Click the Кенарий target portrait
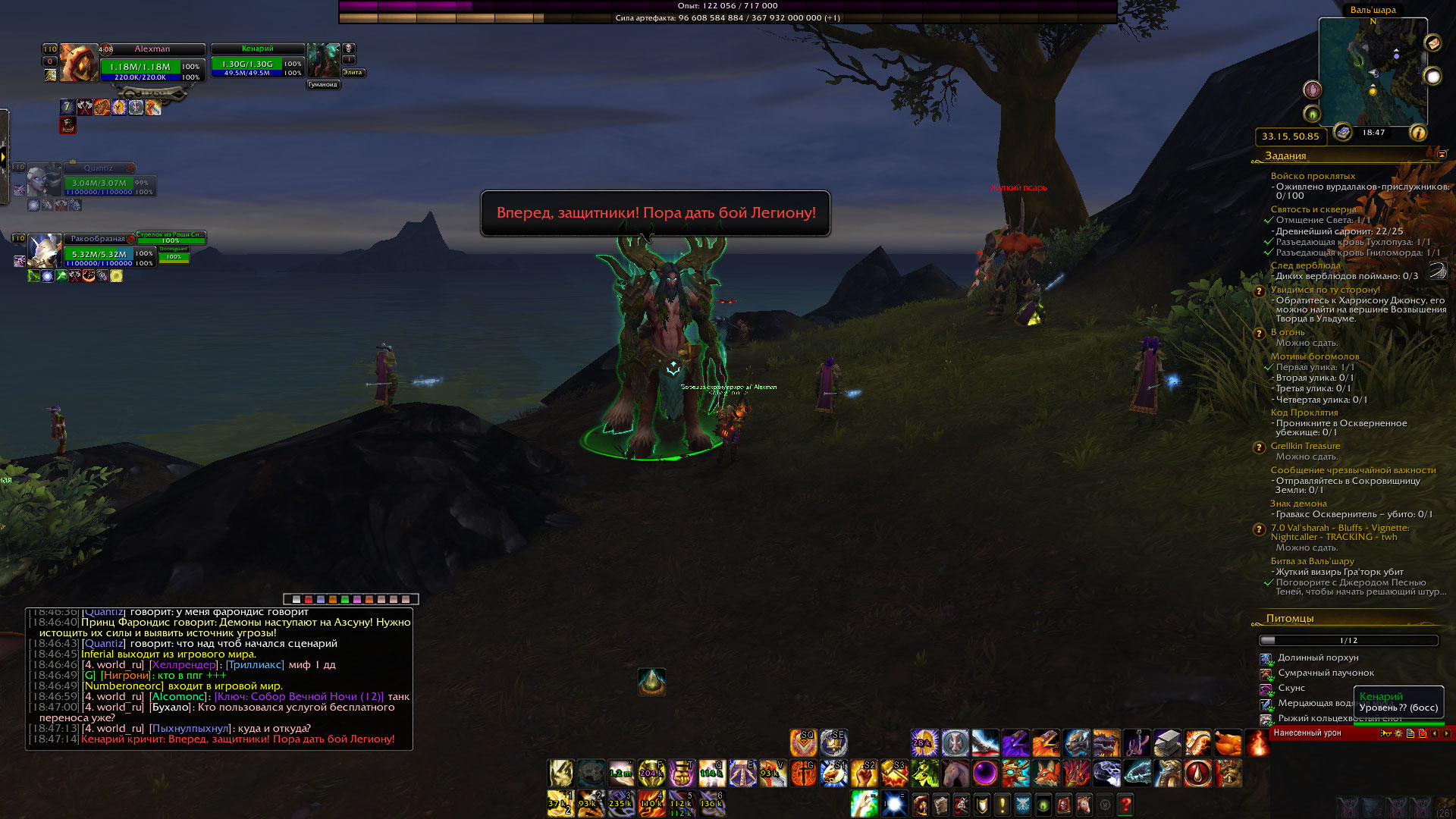 pos(324,60)
